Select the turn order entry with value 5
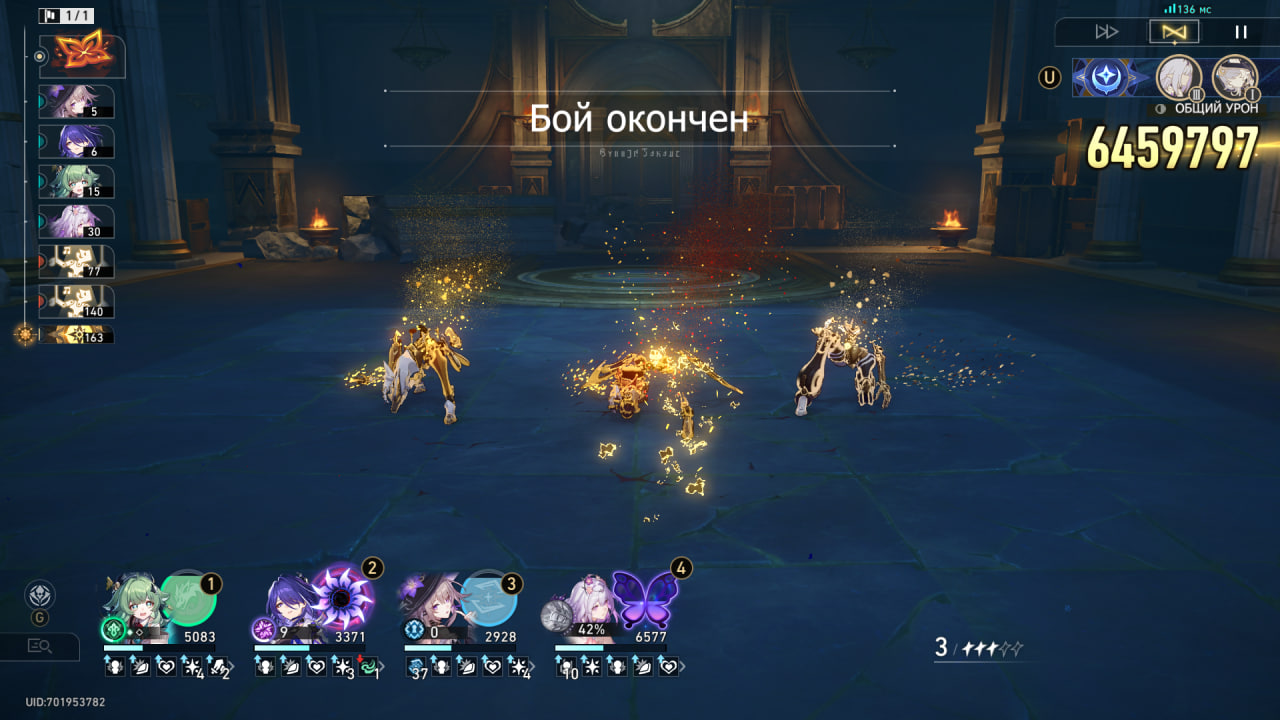Viewport: 1280px width, 720px height. (77, 102)
